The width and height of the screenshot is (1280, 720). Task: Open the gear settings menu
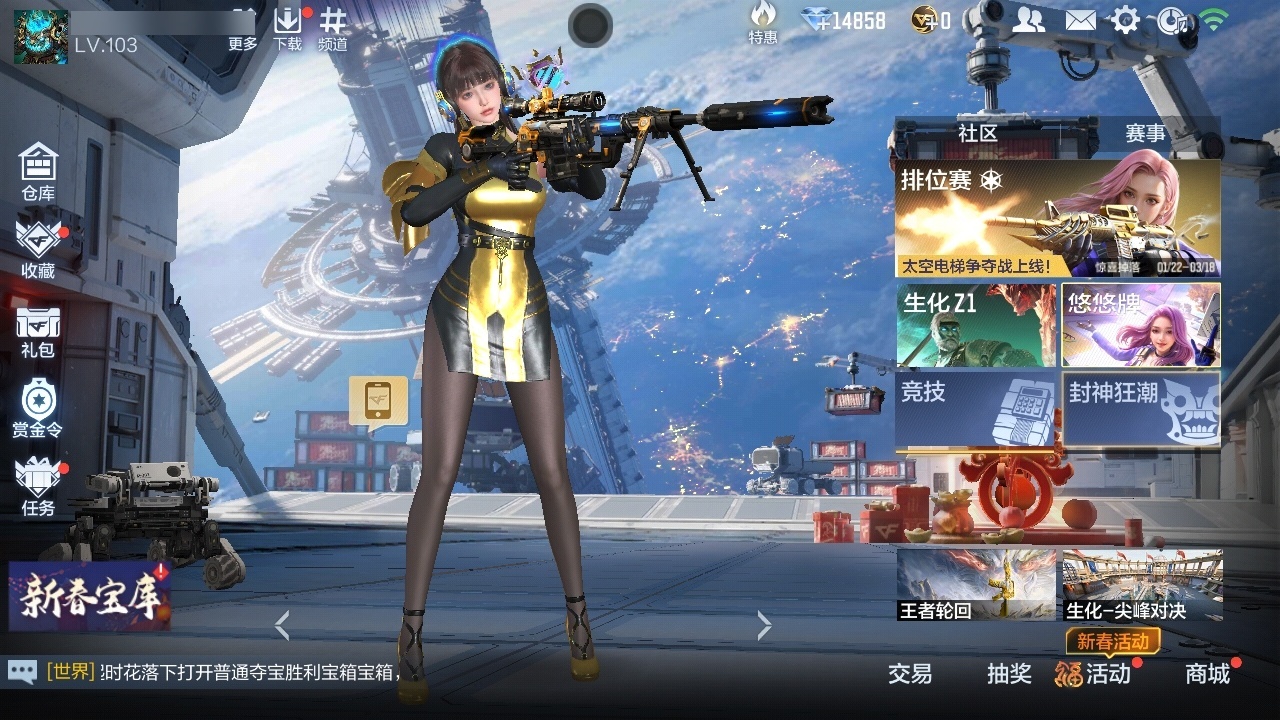click(1126, 20)
